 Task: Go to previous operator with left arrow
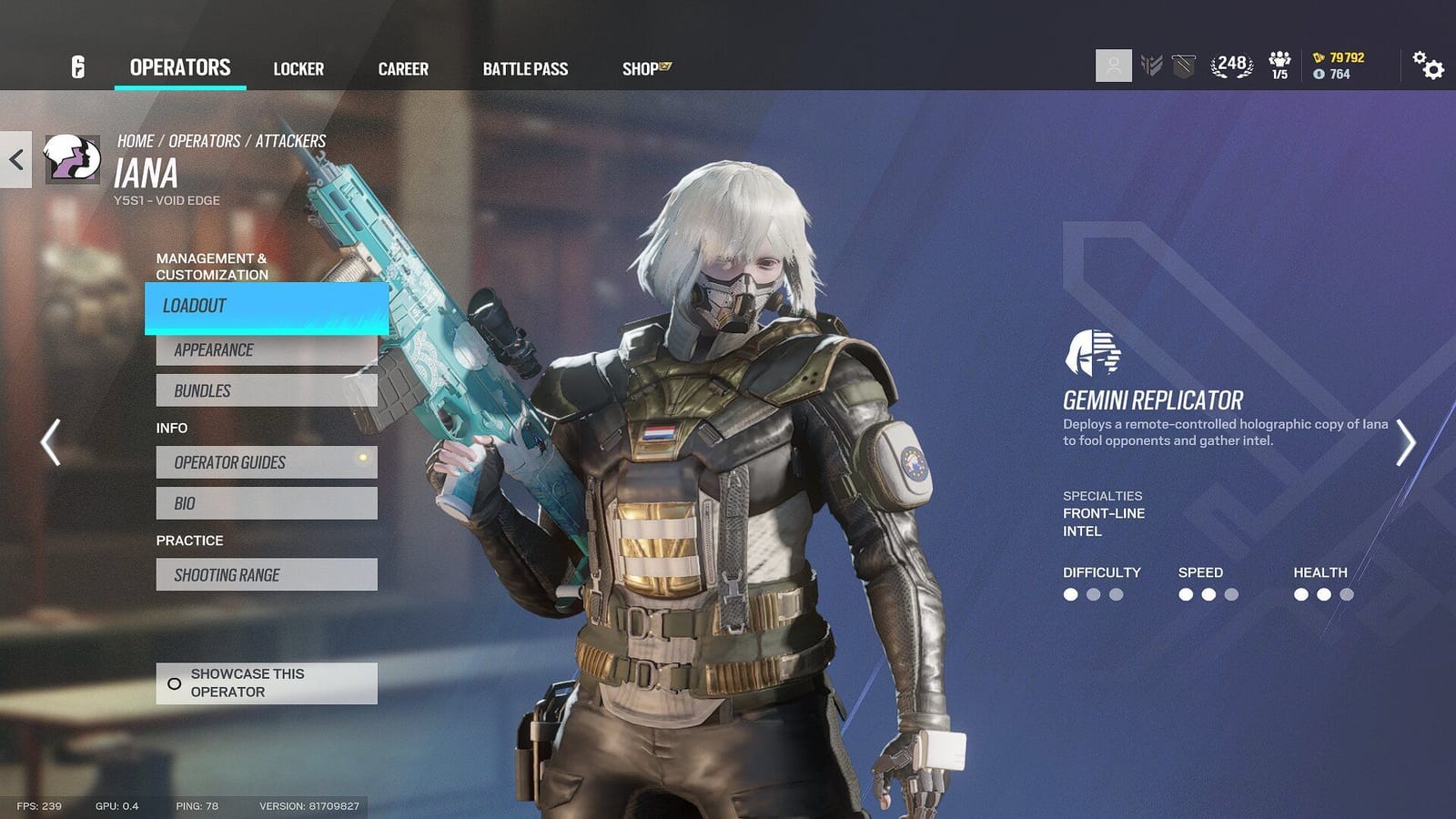[x=54, y=443]
